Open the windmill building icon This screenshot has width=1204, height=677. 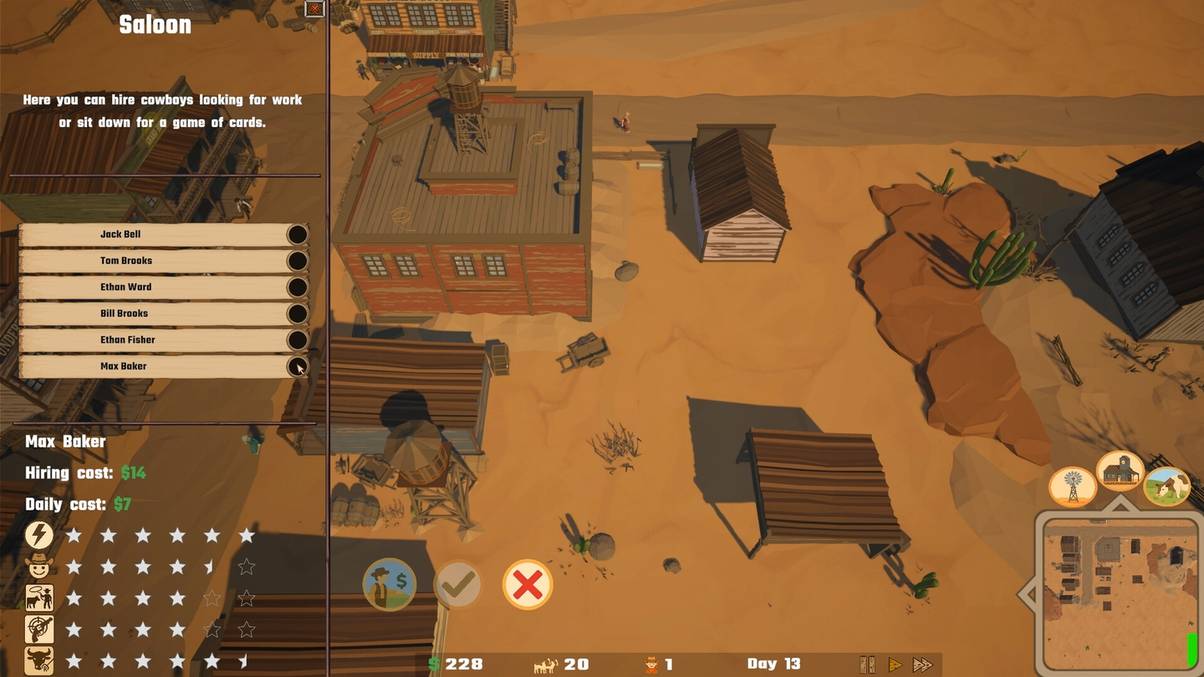tap(1072, 487)
